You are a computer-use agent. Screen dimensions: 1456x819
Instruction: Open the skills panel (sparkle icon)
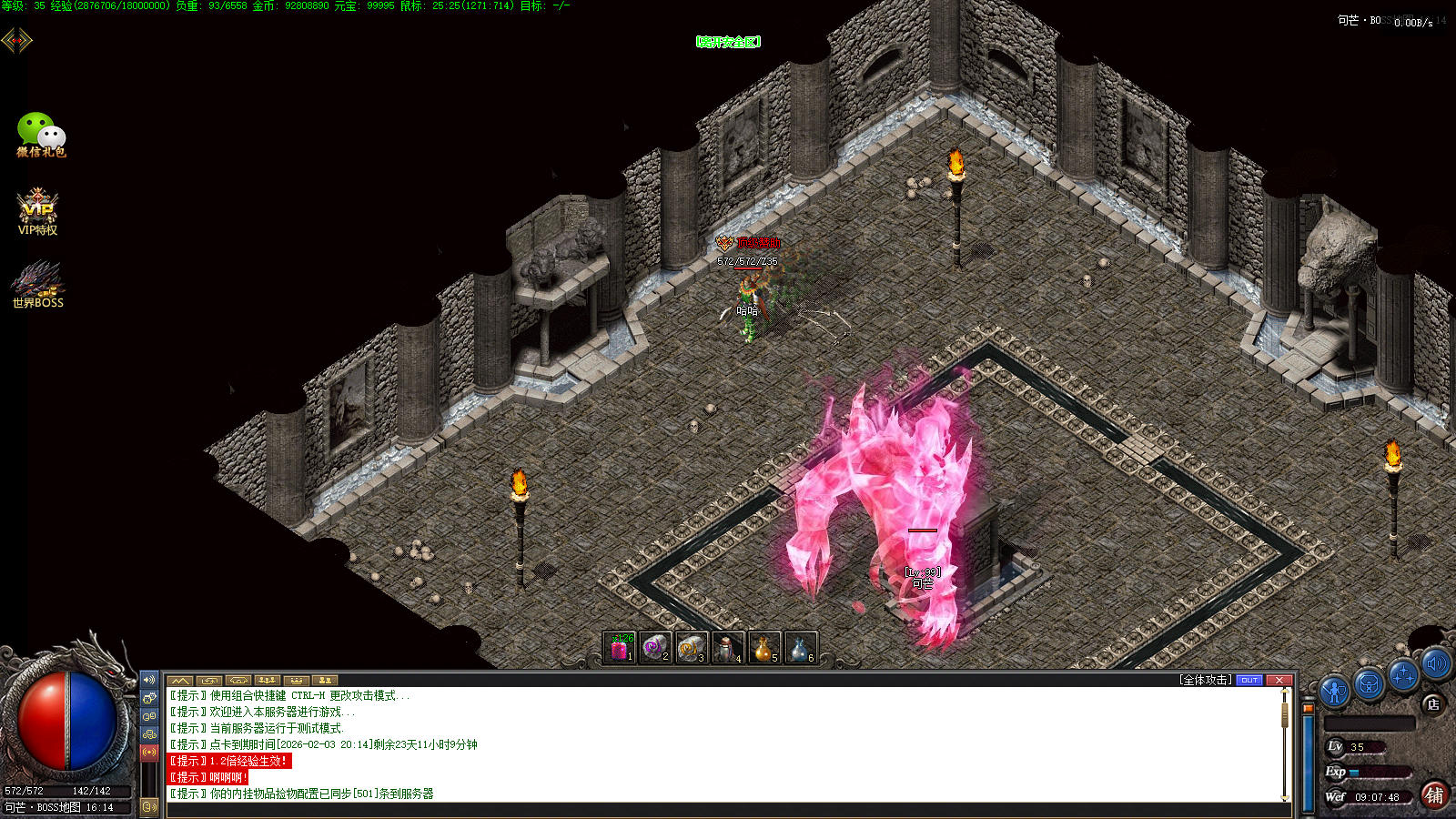click(x=1402, y=675)
